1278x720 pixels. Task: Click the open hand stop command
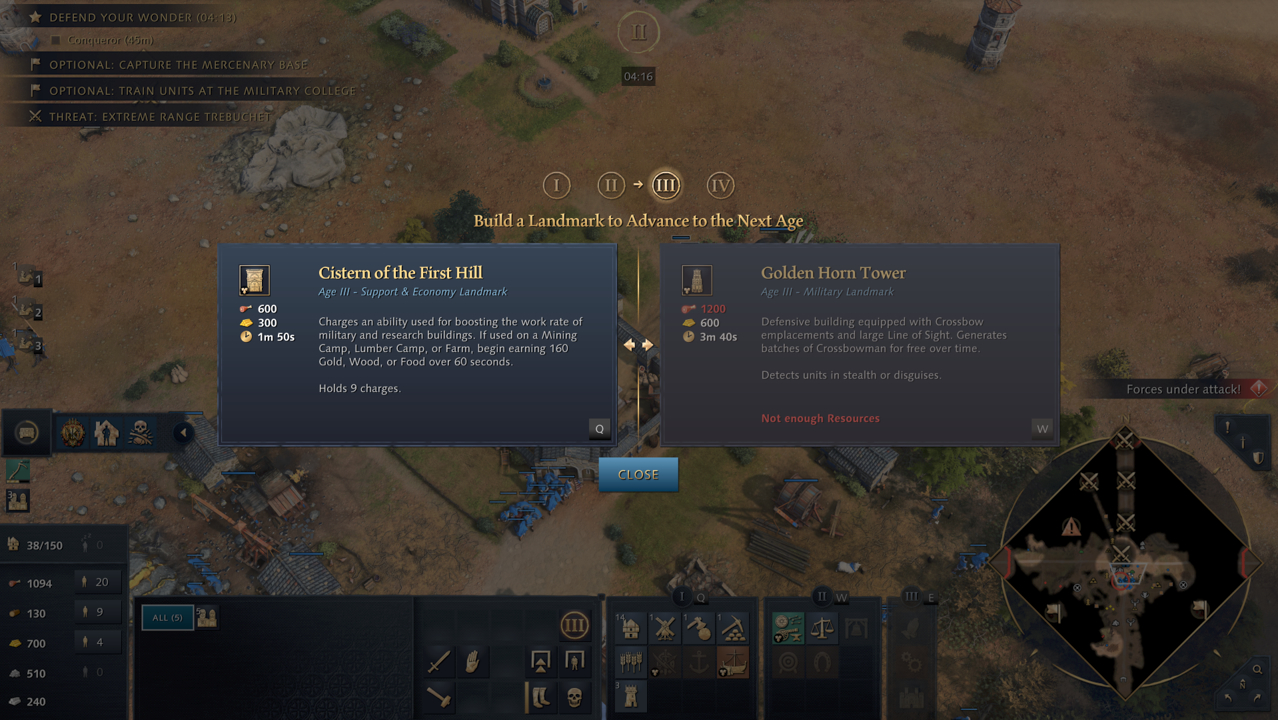point(473,661)
